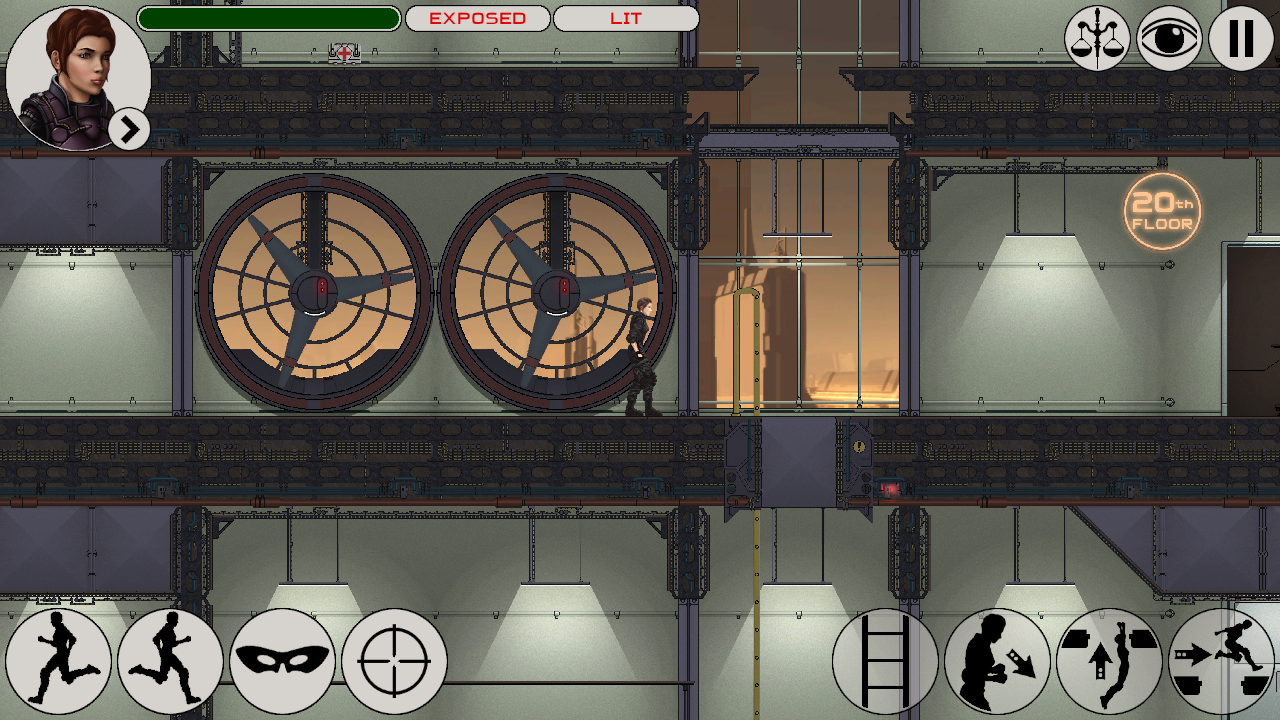
Task: Toggle the eye vision button
Action: click(x=1169, y=38)
